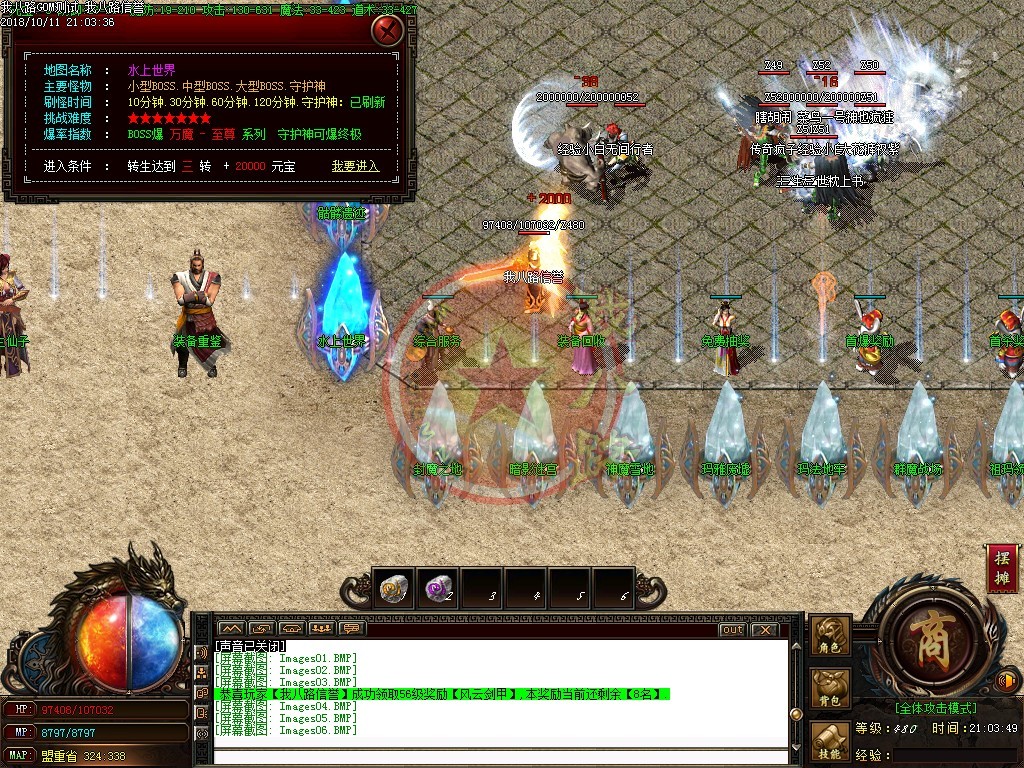Close the chat window with X button

[x=764, y=630]
